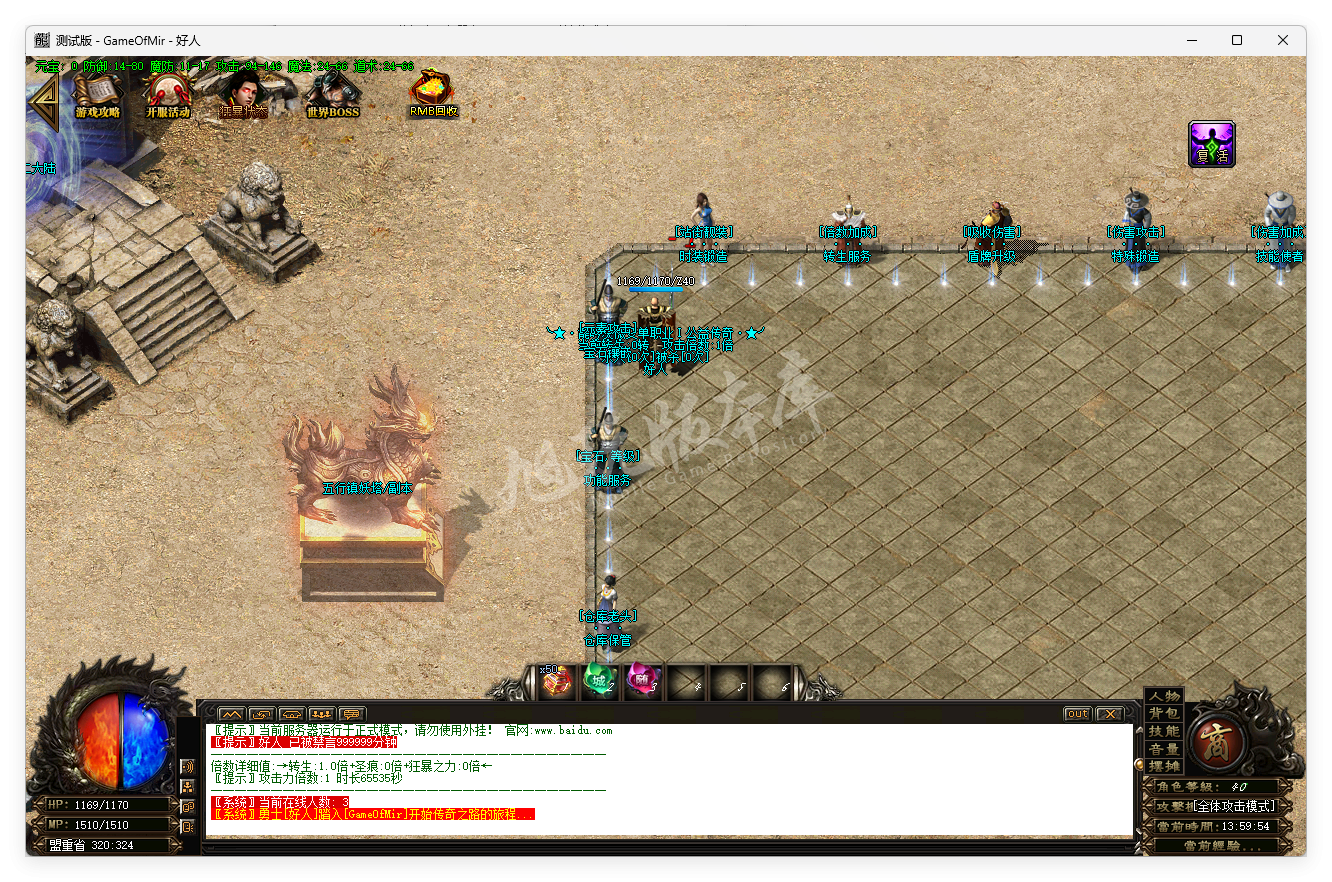Click the HP orb showing 1169/1170
The height and width of the screenshot is (882, 1332).
104,804
